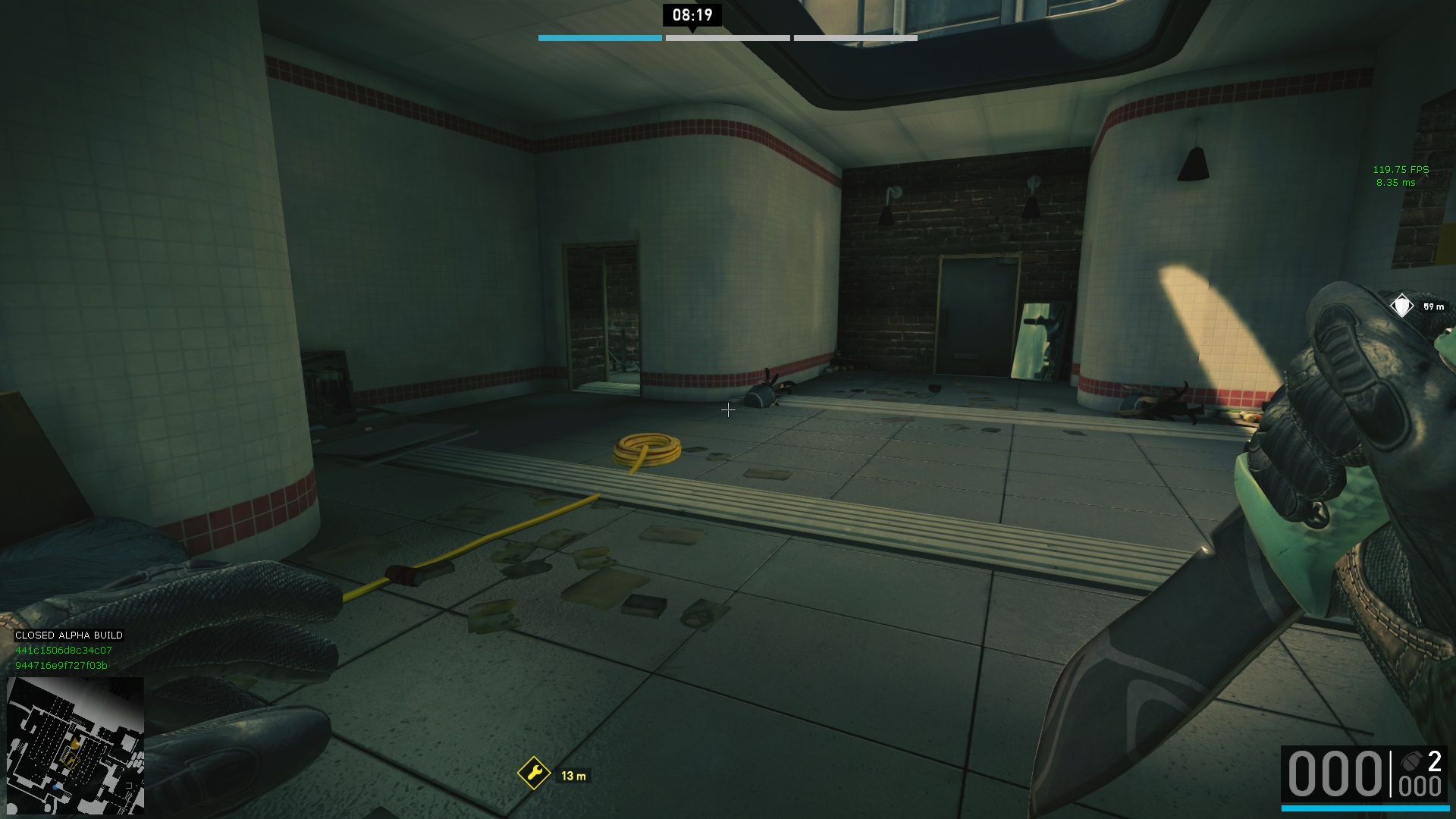1456x819 pixels.
Task: Select the yellow wrench objective marker
Action: click(x=534, y=773)
